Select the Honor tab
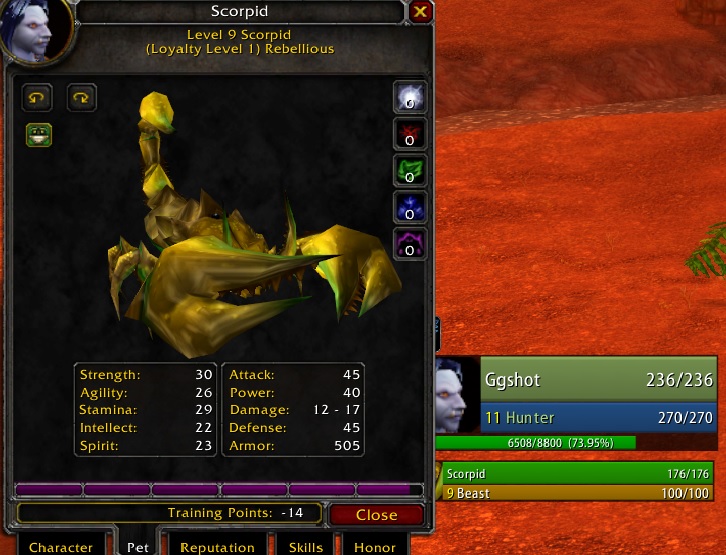Image resolution: width=726 pixels, height=555 pixels. coord(375,546)
